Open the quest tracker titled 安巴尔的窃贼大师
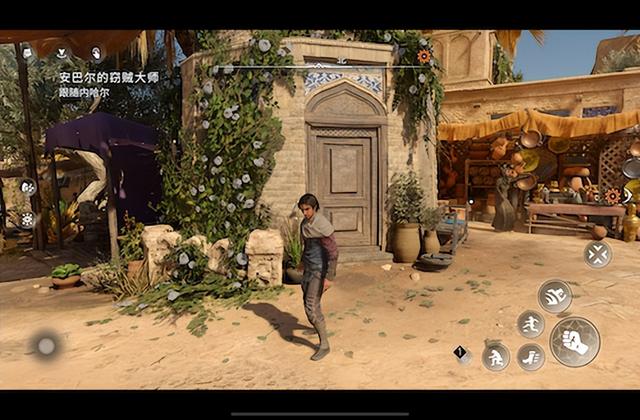 109,77
